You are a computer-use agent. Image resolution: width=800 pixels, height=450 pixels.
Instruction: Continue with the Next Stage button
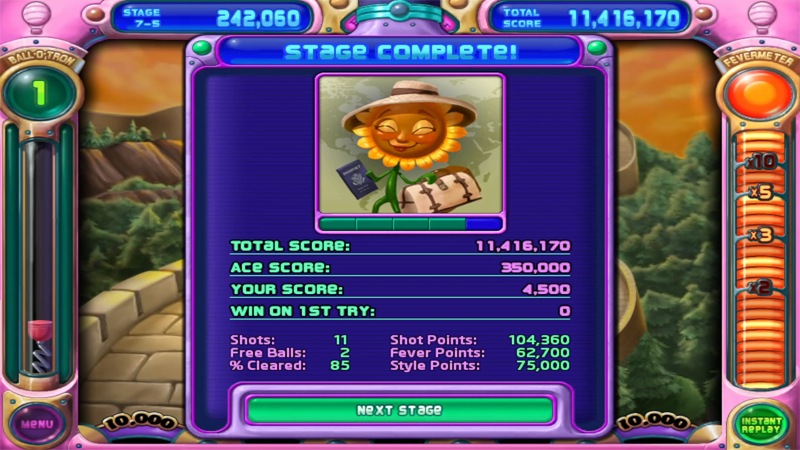click(x=399, y=410)
